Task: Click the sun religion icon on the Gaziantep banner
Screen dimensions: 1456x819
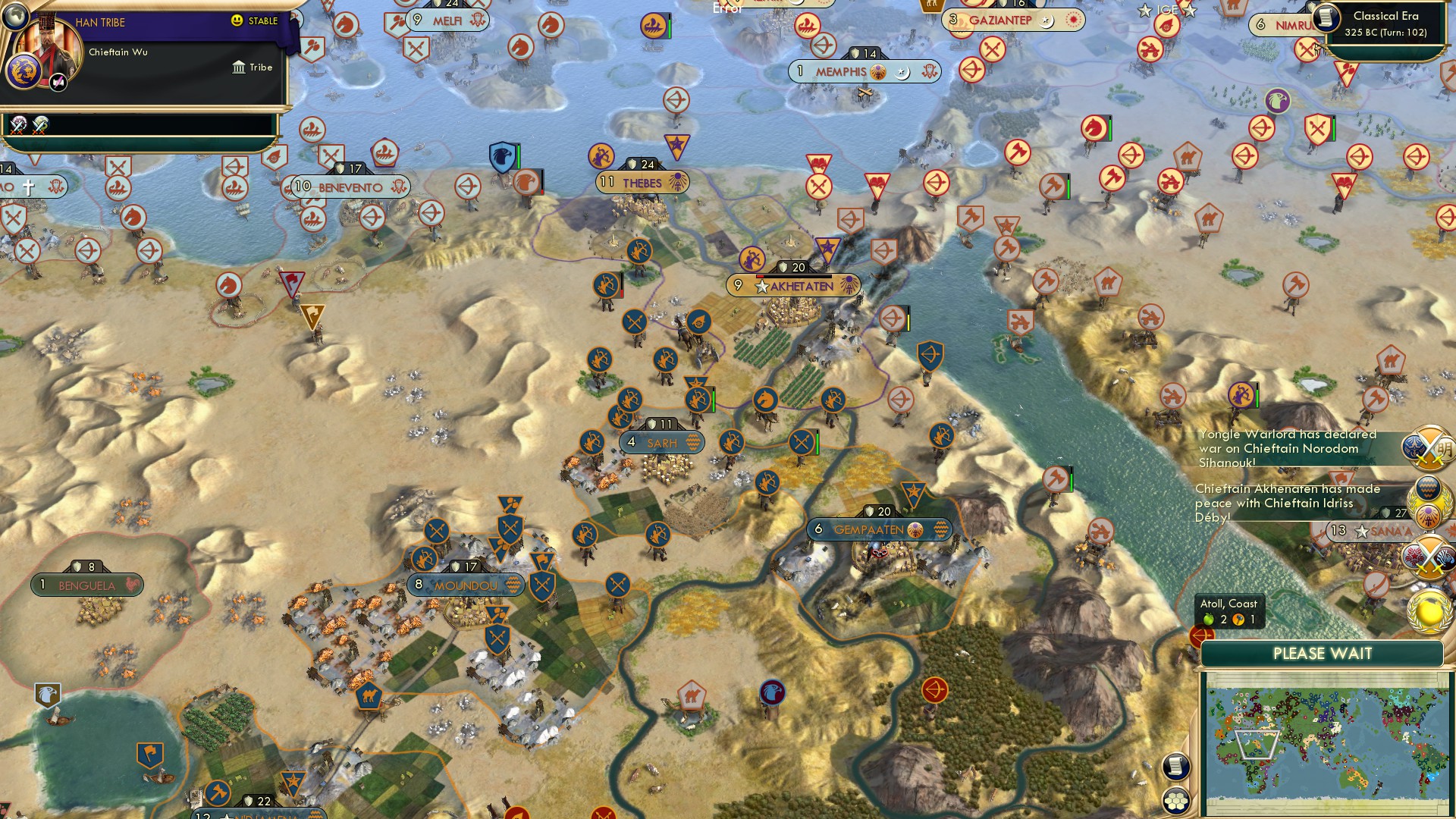Action: 1072,20
